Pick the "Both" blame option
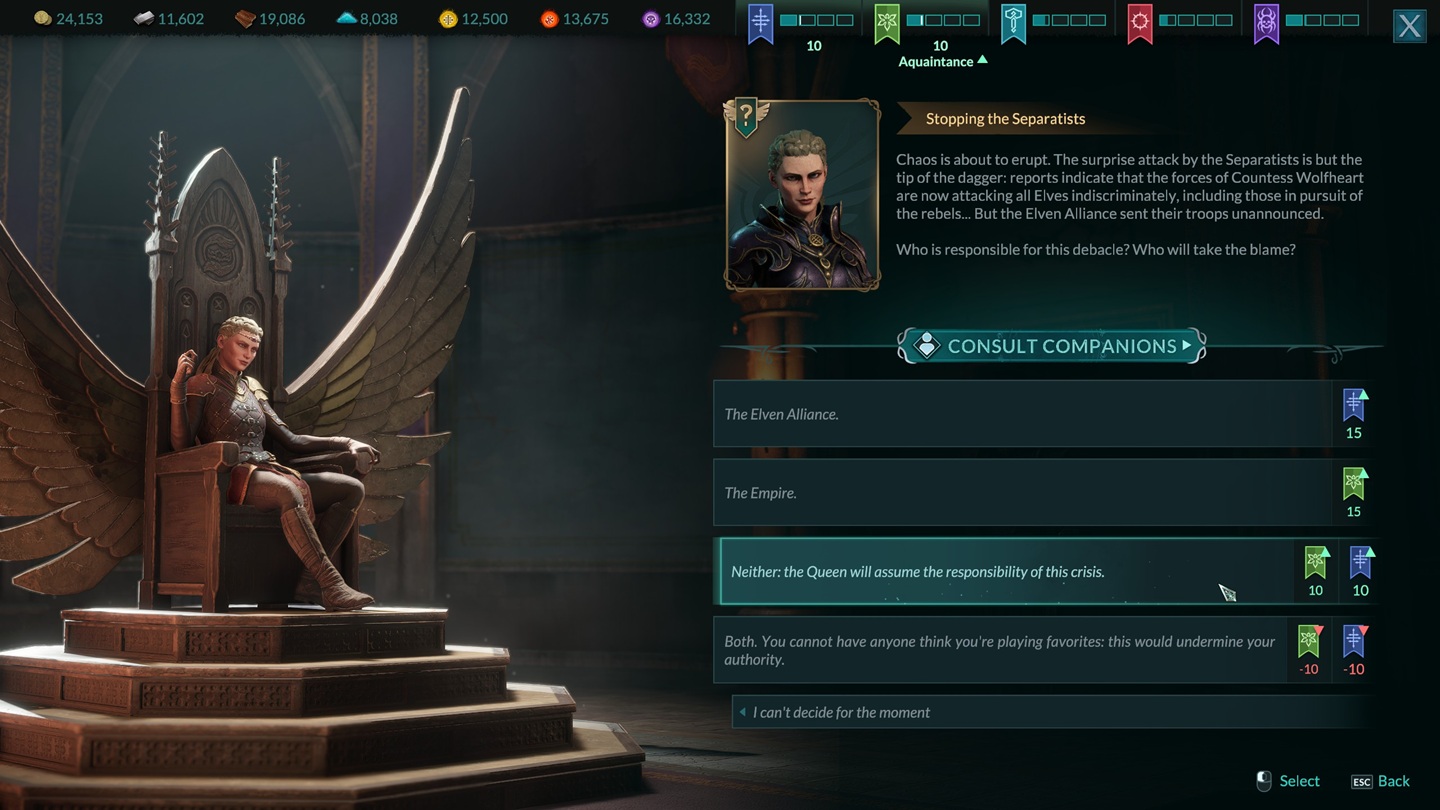The width and height of the screenshot is (1440, 810). 1000,650
